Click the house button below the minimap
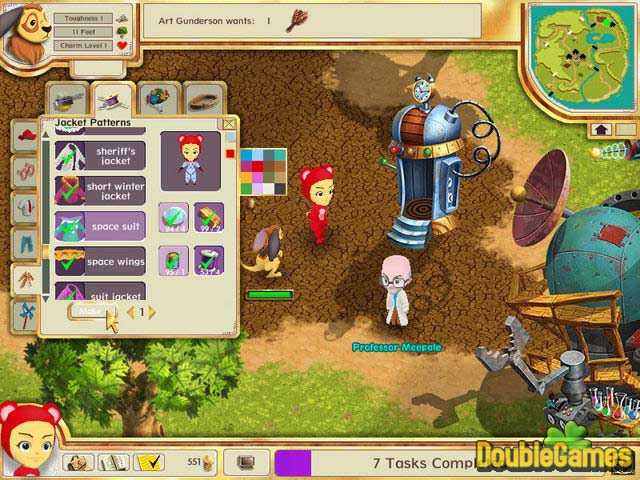The height and width of the screenshot is (480, 640). click(x=601, y=129)
